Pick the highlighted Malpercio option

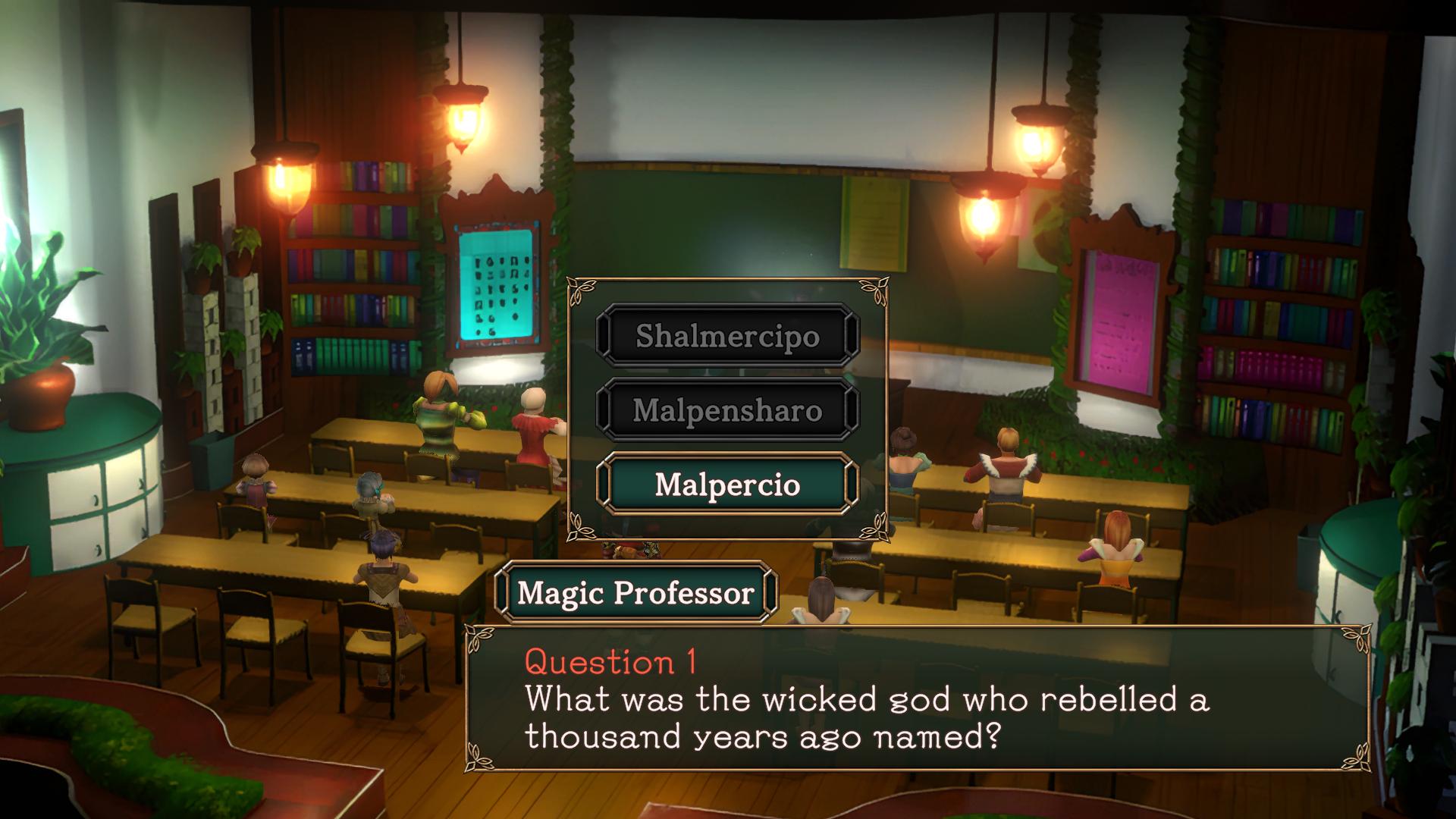[x=727, y=485]
